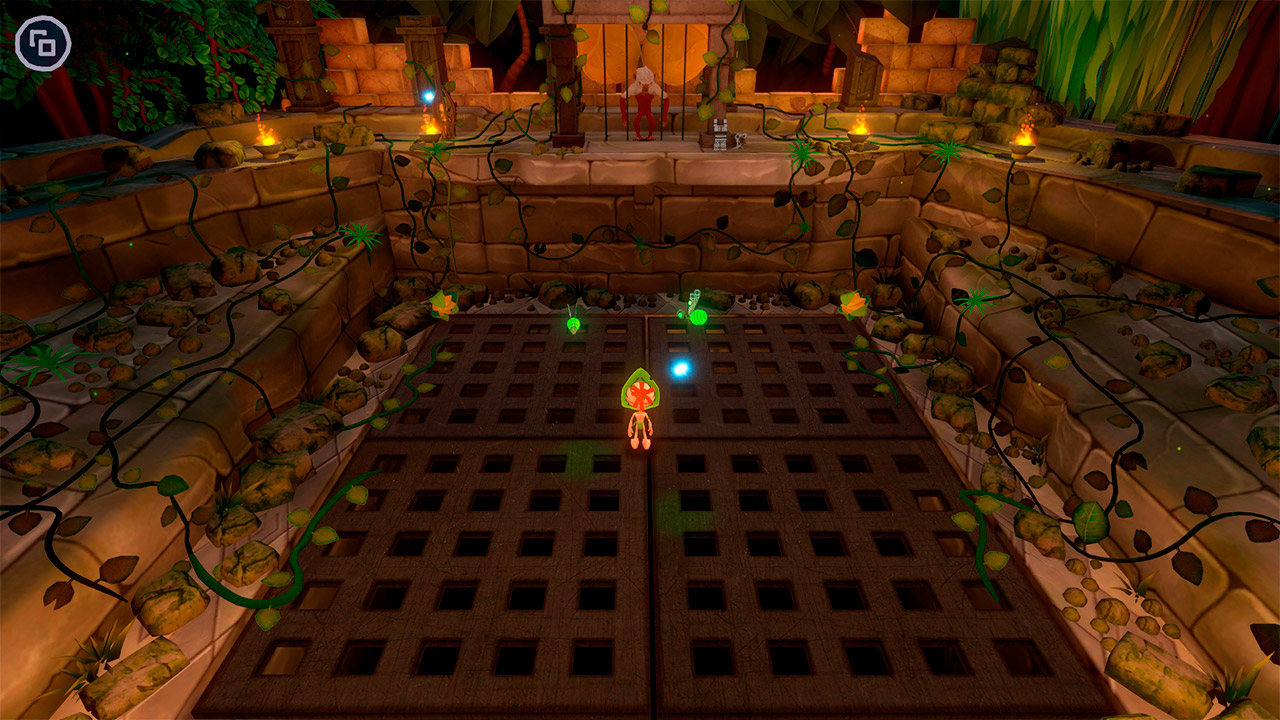Select the white key item on the upper ledge
This screenshot has width=1280, height=720.
click(x=742, y=141)
